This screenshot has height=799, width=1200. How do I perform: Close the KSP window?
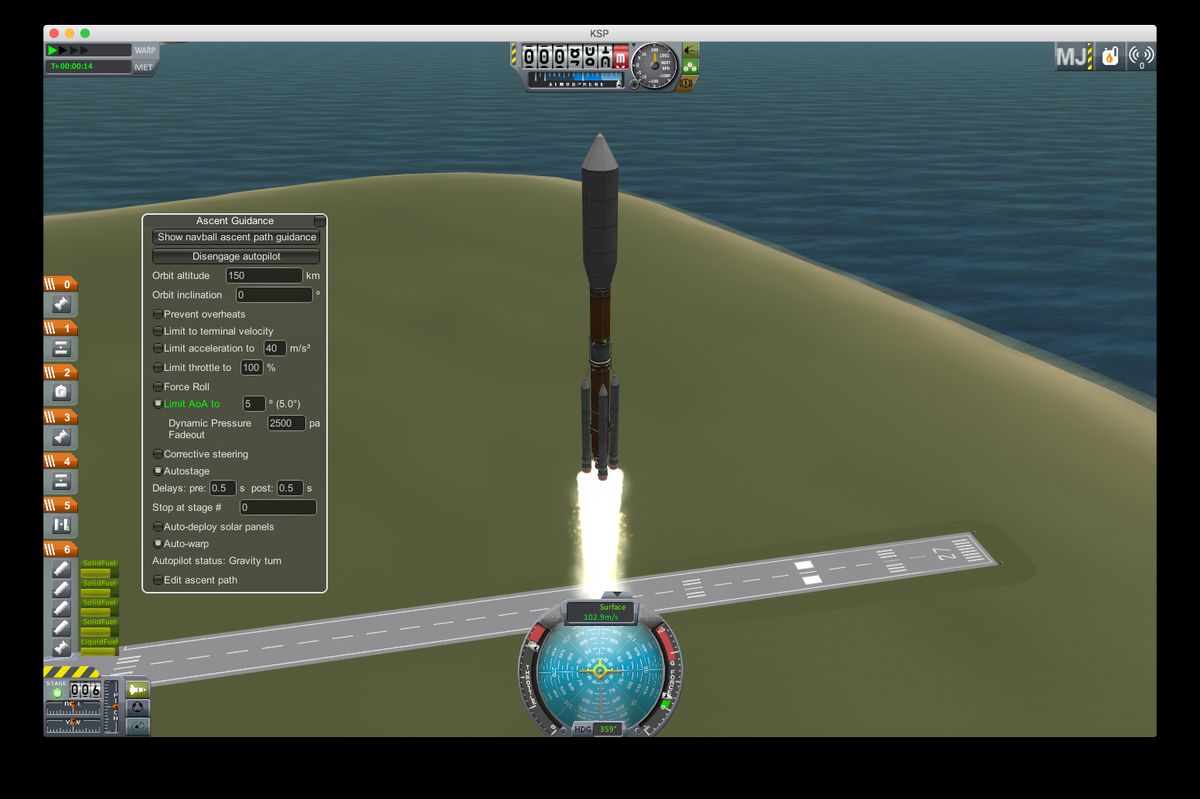pos(55,33)
